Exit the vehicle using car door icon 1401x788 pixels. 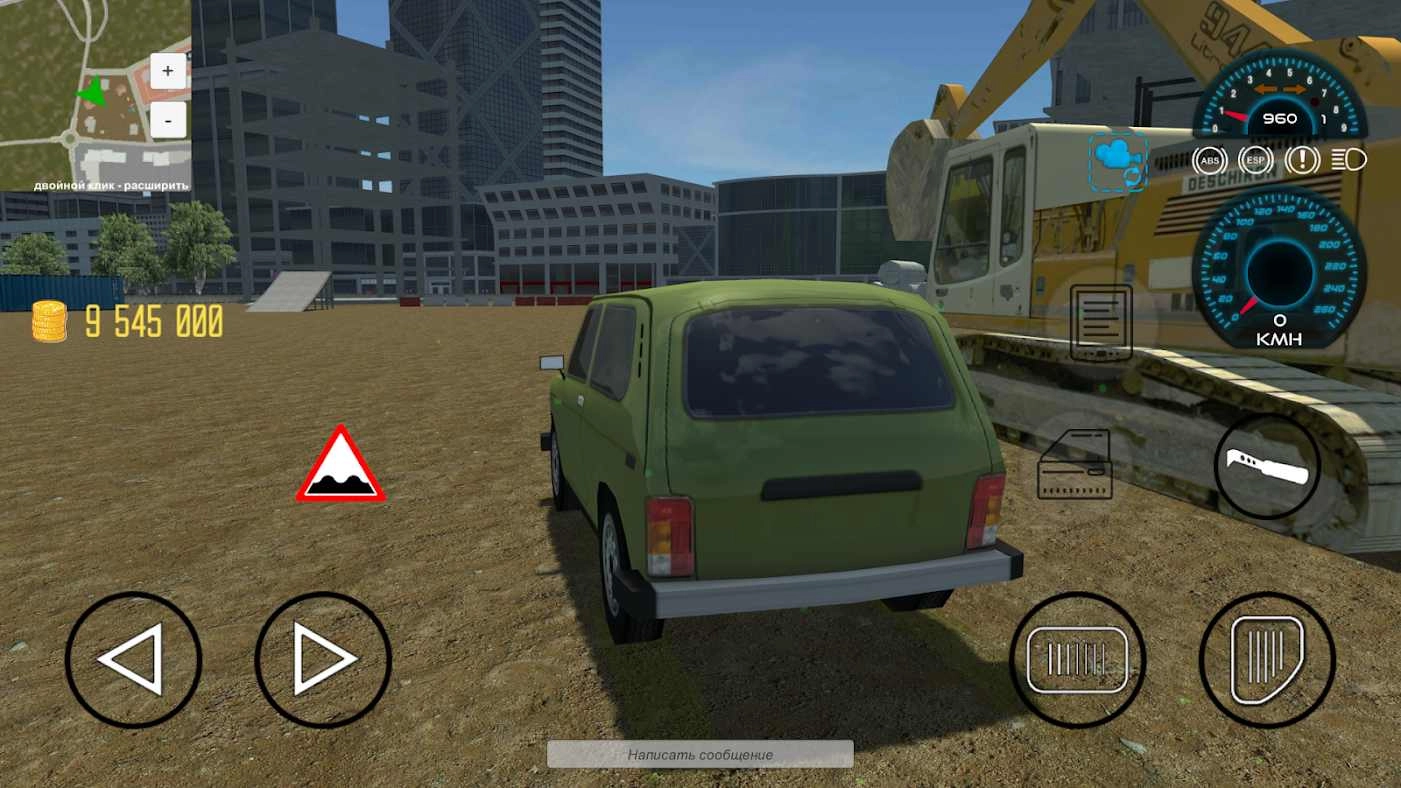click(1075, 464)
